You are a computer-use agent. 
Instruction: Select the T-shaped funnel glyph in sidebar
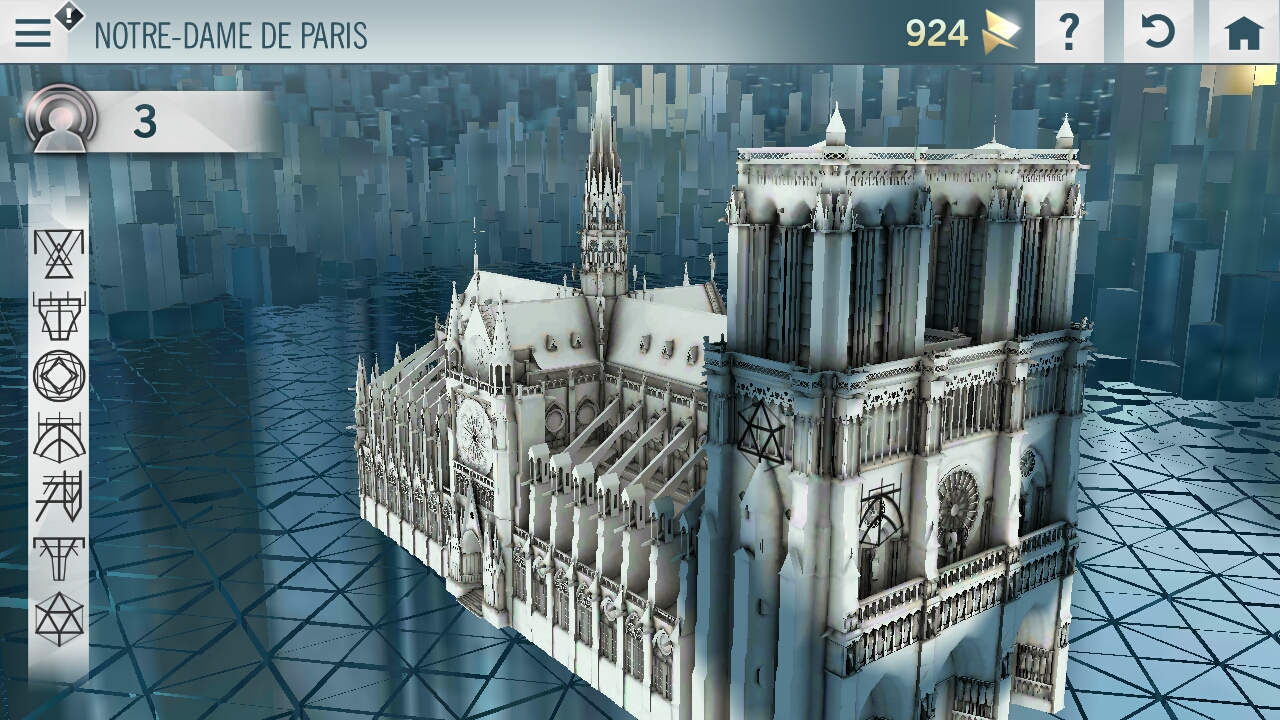pyautogui.click(x=59, y=558)
